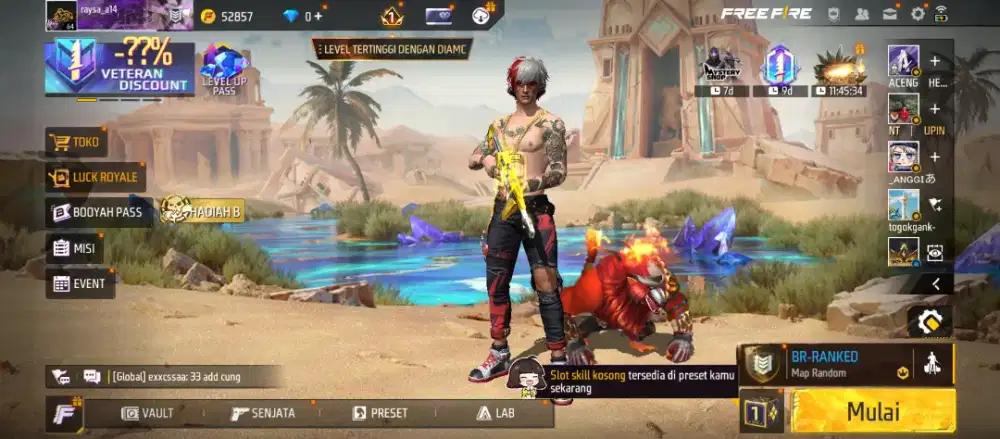
Task: Open the Lab tab
Action: pyautogui.click(x=497, y=413)
